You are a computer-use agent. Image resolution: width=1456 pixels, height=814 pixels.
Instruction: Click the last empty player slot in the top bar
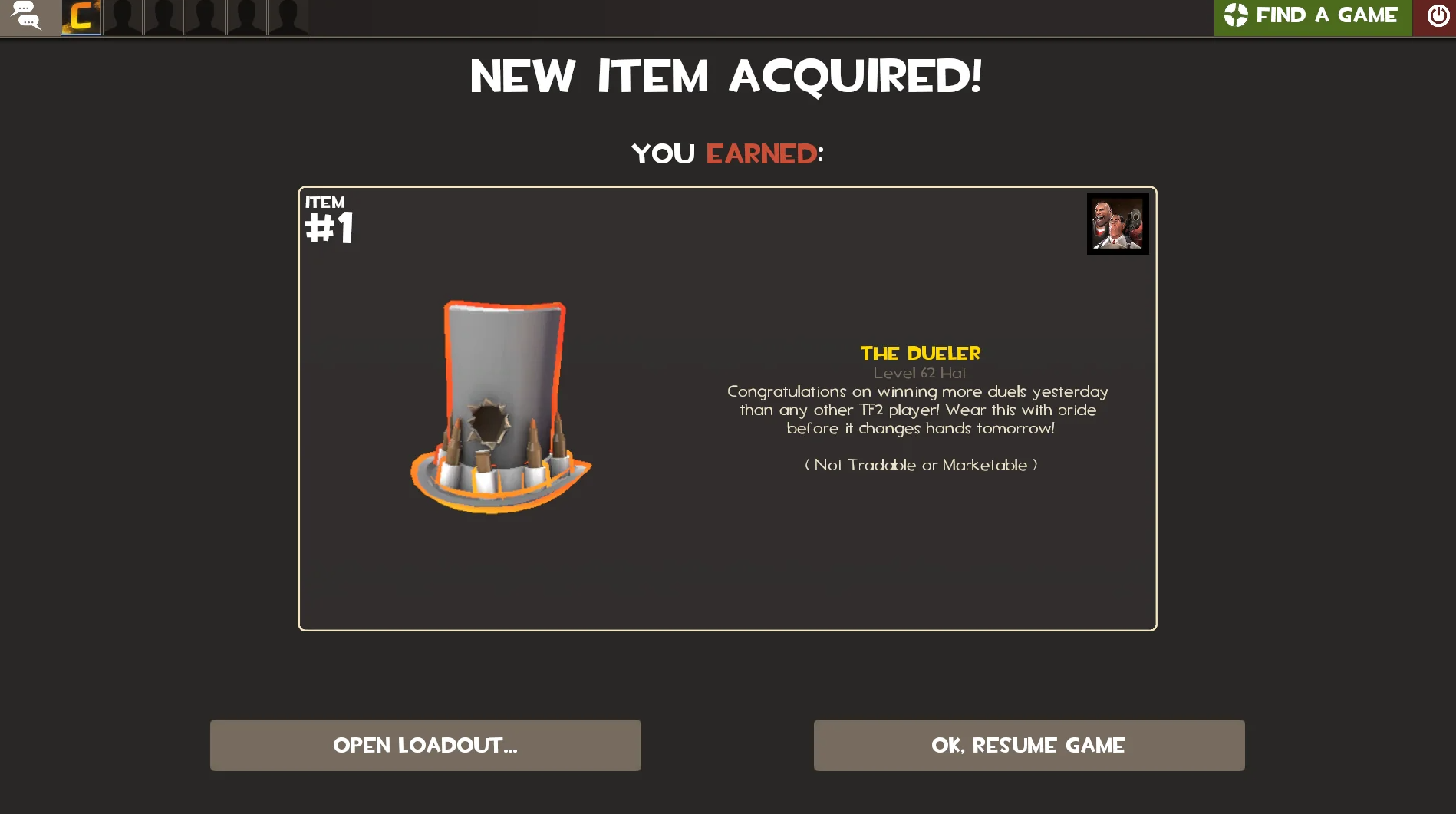click(x=288, y=17)
